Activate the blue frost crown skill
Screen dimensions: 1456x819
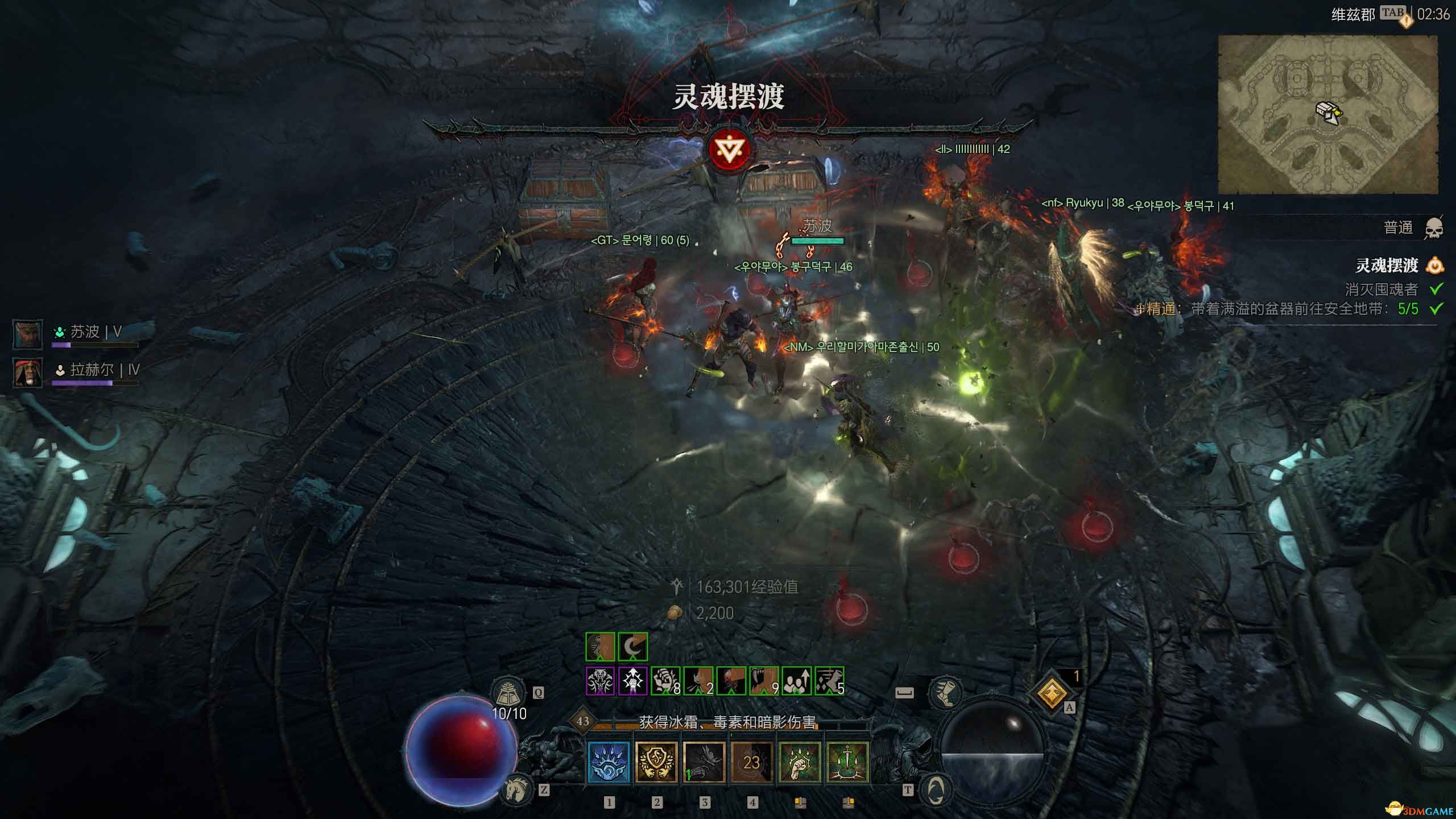coord(609,762)
